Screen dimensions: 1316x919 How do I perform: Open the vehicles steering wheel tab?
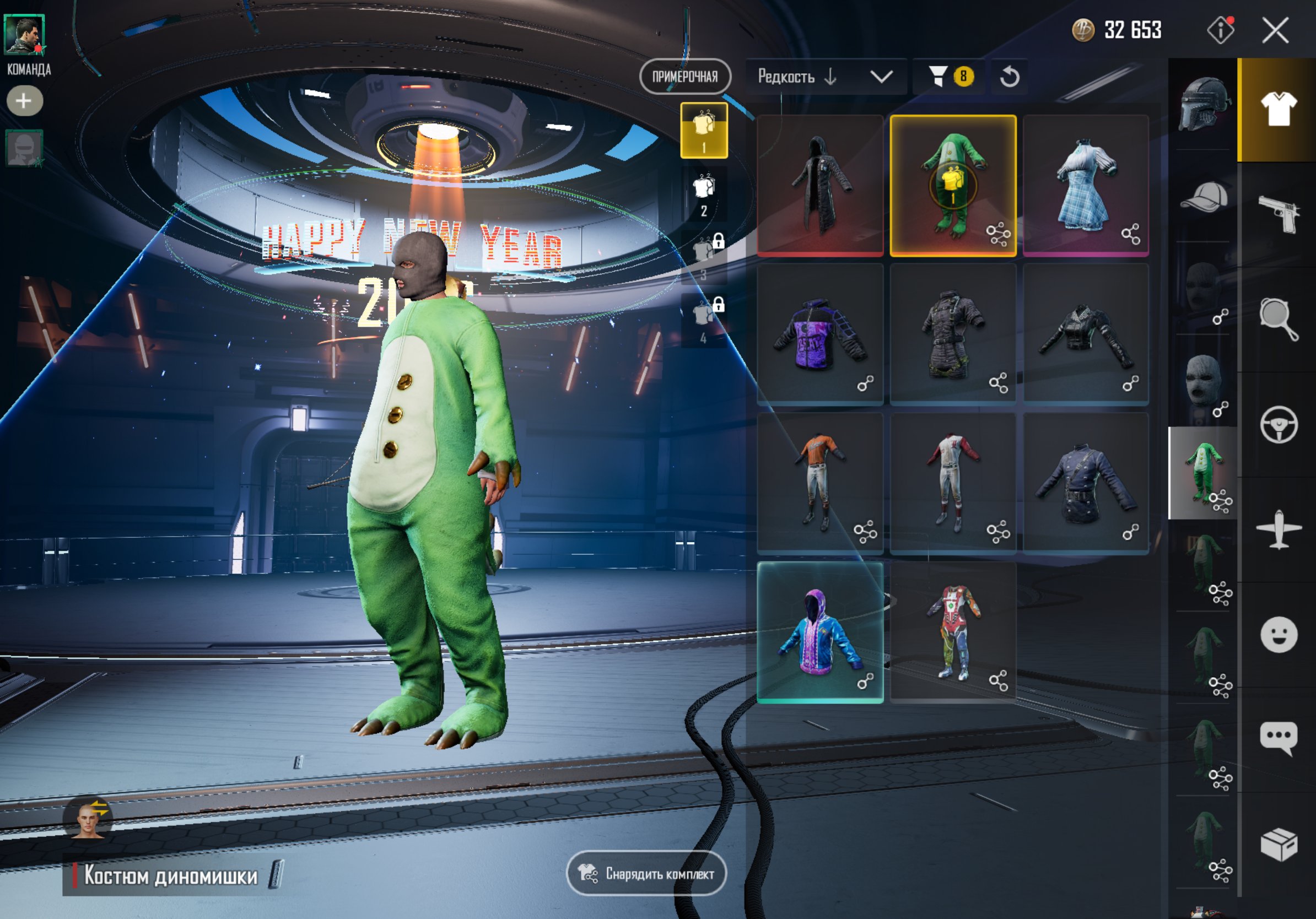point(1279,425)
